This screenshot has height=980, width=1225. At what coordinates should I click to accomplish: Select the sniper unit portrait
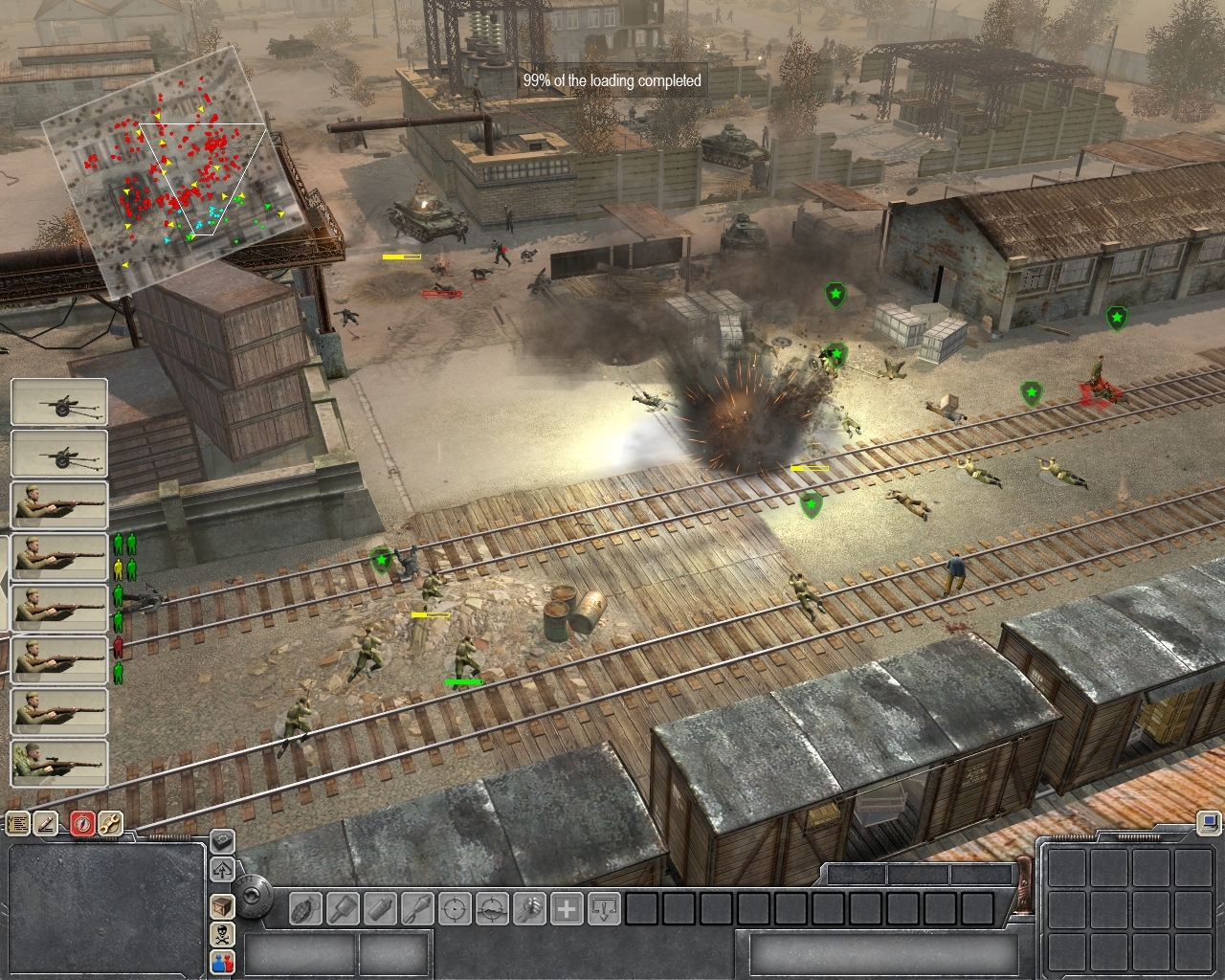59,763
